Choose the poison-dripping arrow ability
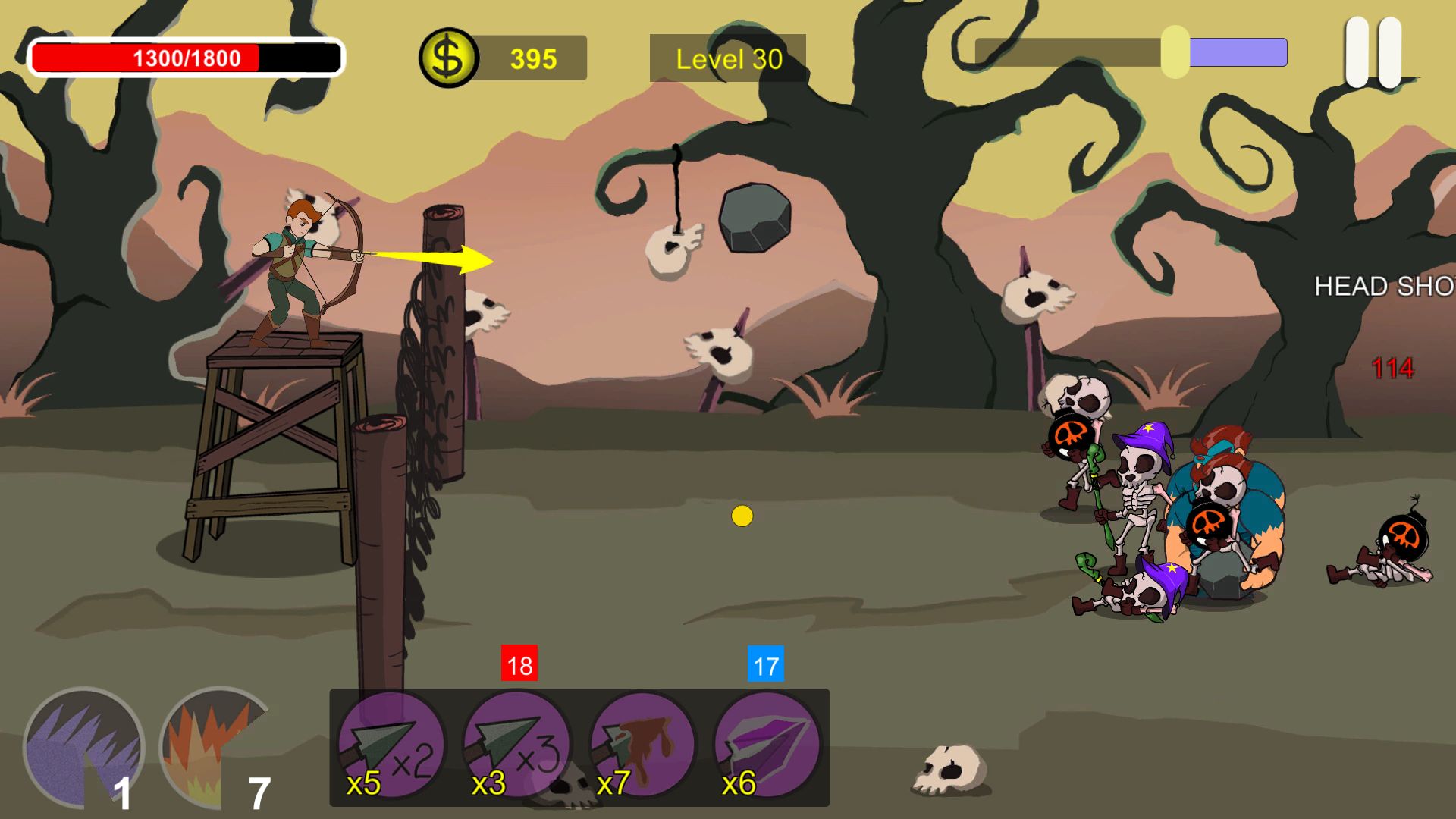The width and height of the screenshot is (1456, 819). tap(642, 747)
